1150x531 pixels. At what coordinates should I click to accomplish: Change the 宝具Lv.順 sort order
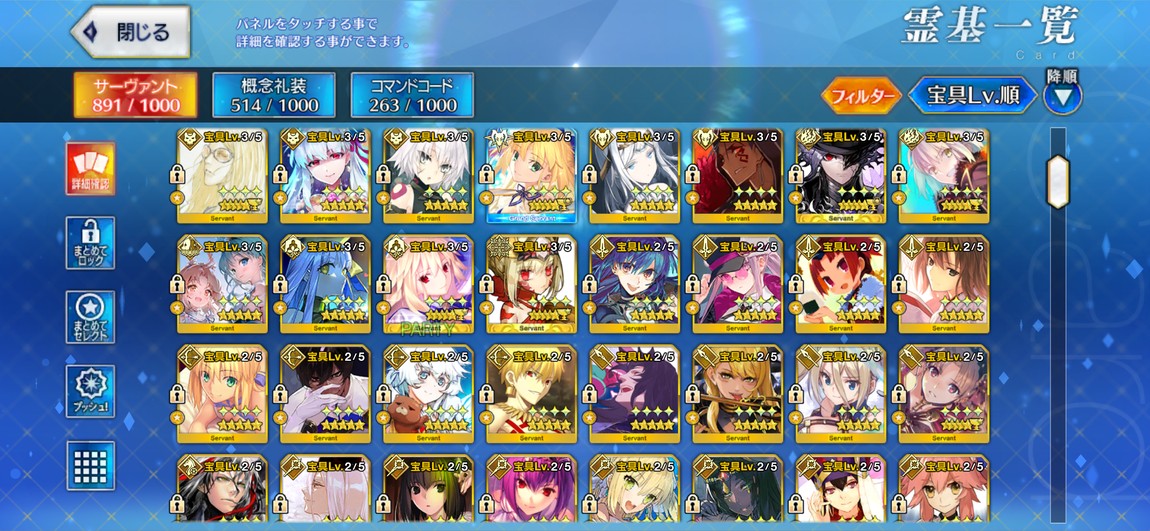tap(972, 96)
